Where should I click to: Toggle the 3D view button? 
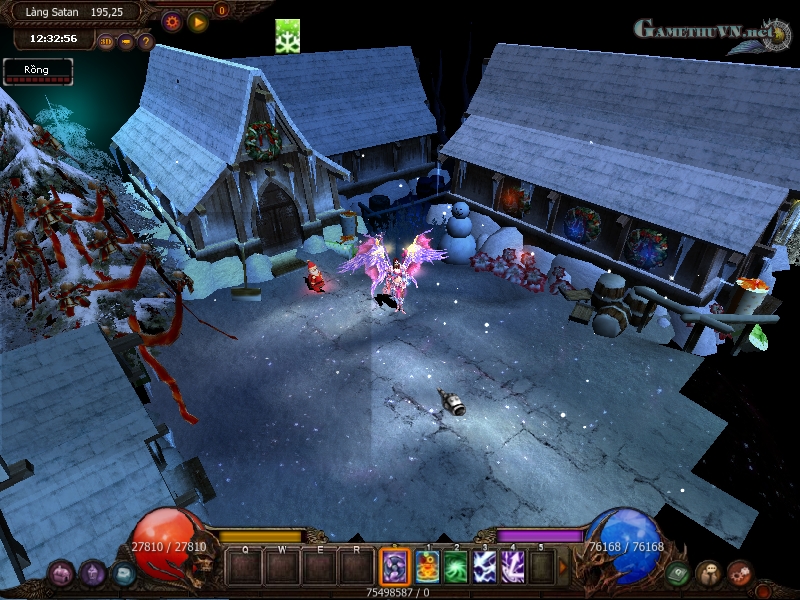pos(106,42)
